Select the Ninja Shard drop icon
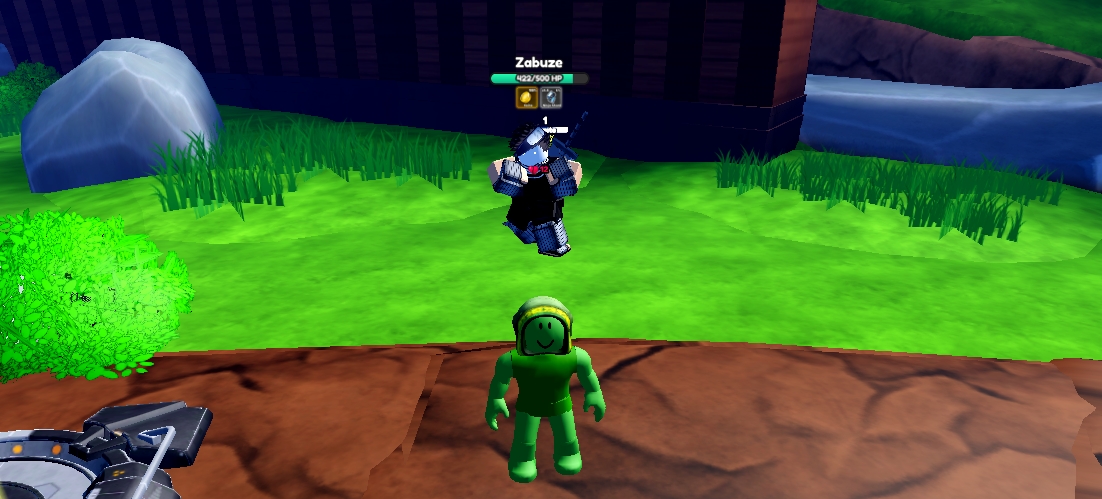This screenshot has height=499, width=1102. tap(550, 97)
